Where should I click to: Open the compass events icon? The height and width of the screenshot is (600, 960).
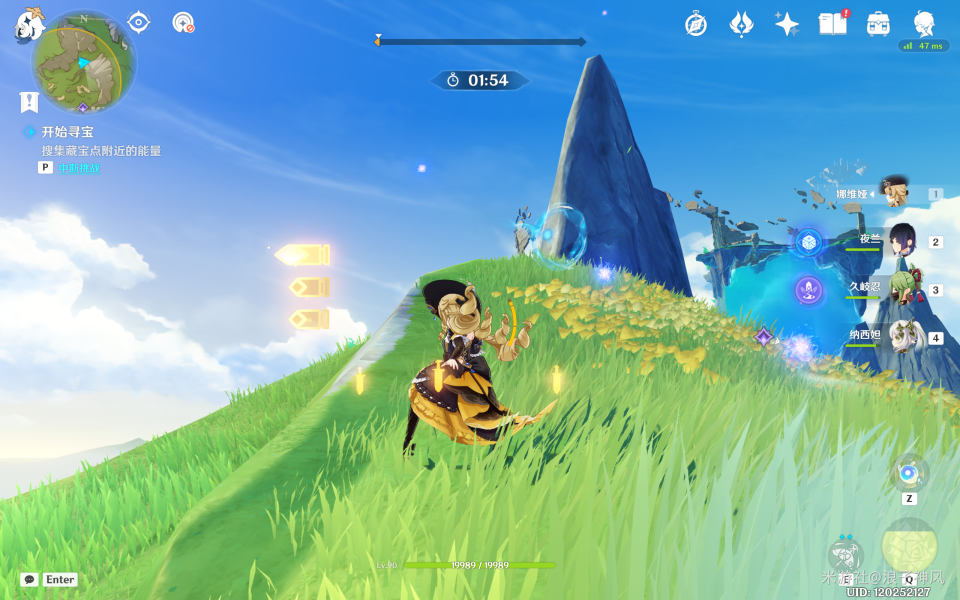click(x=696, y=24)
